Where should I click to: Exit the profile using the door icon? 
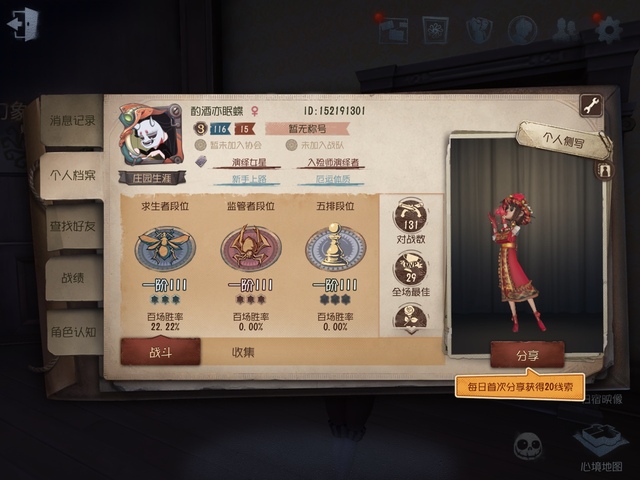22,24
